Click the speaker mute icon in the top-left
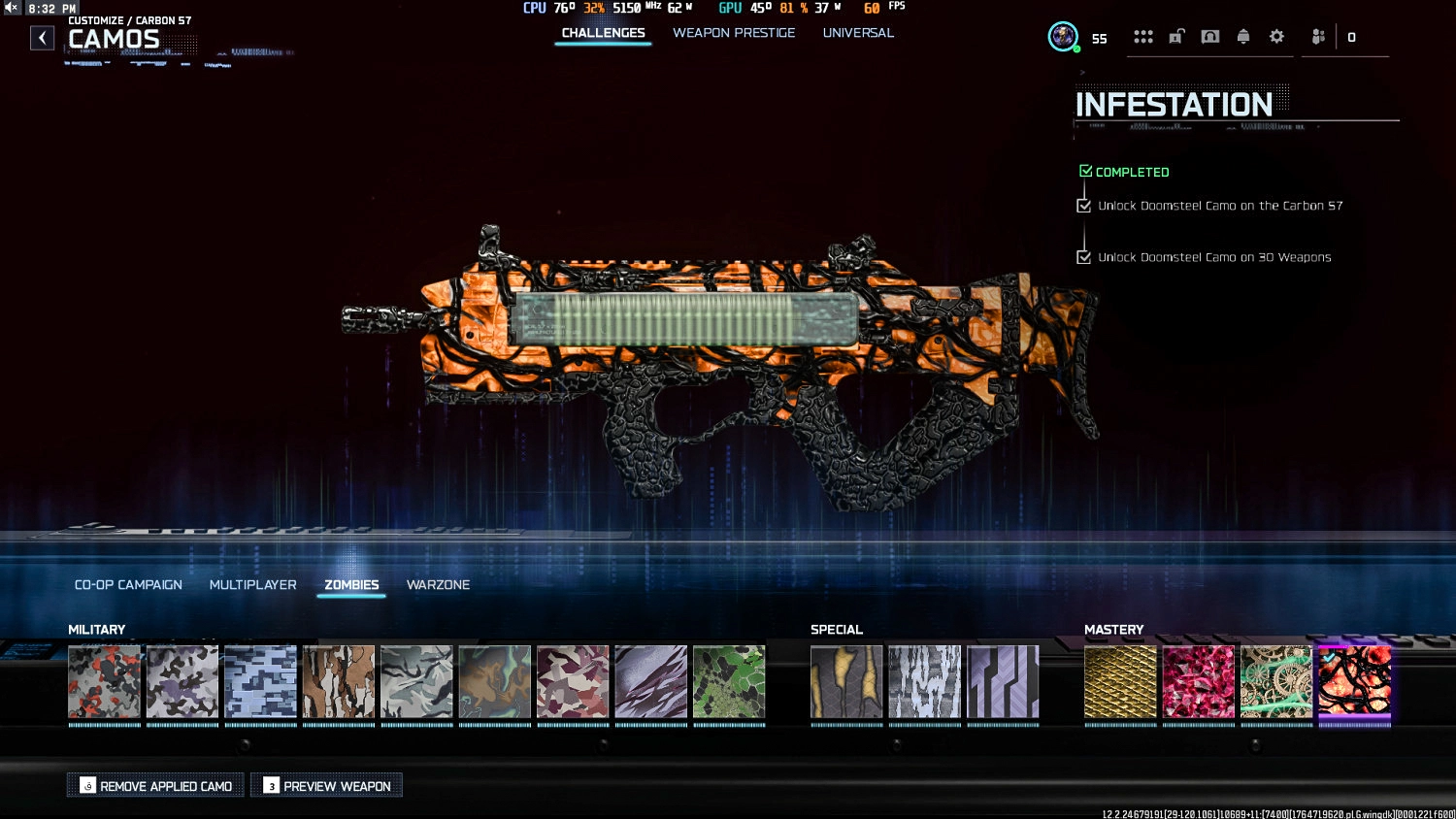The width and height of the screenshot is (1456, 819). pyautogui.click(x=10, y=7)
